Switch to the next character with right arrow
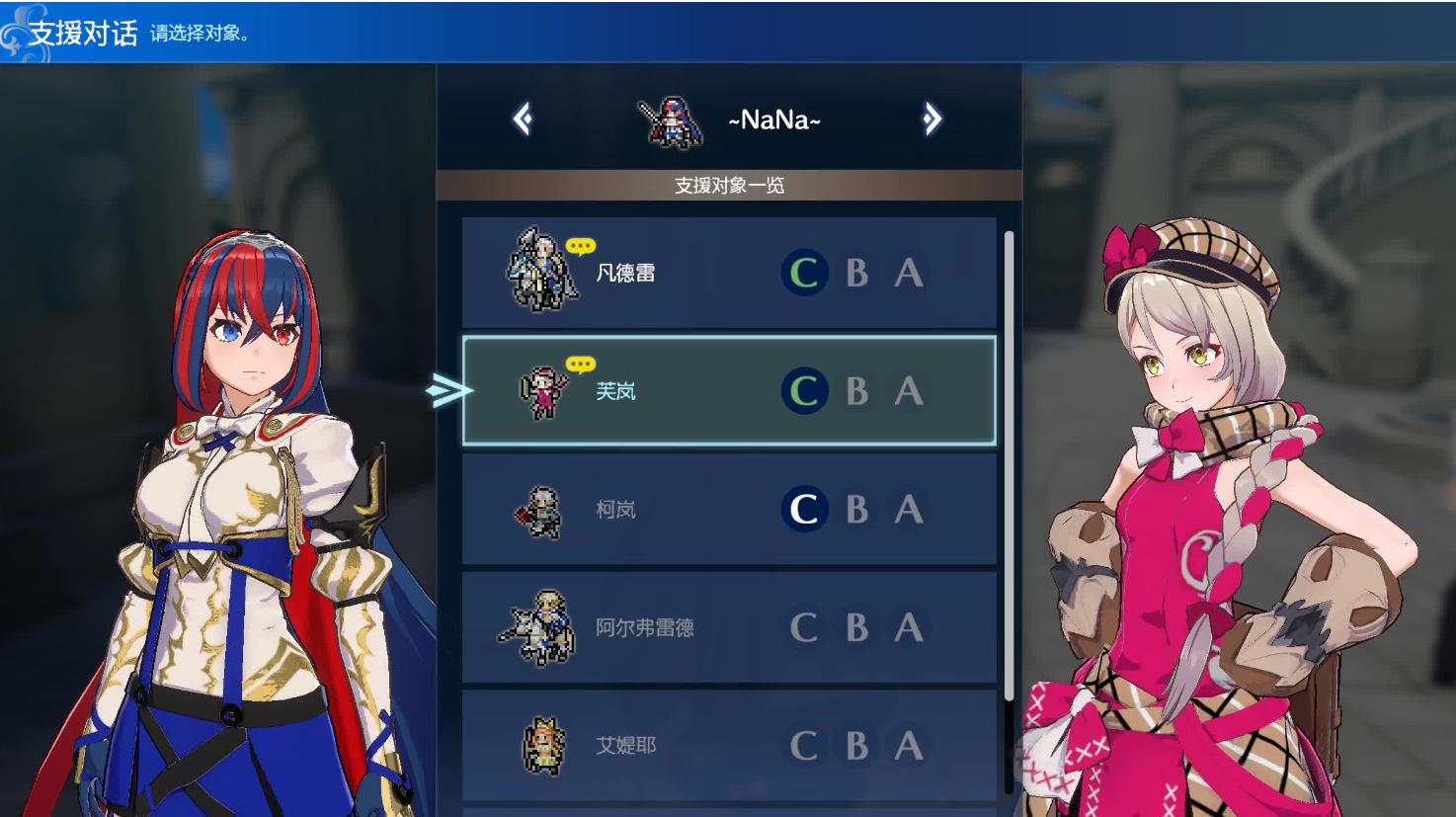This screenshot has height=817, width=1456. (931, 120)
